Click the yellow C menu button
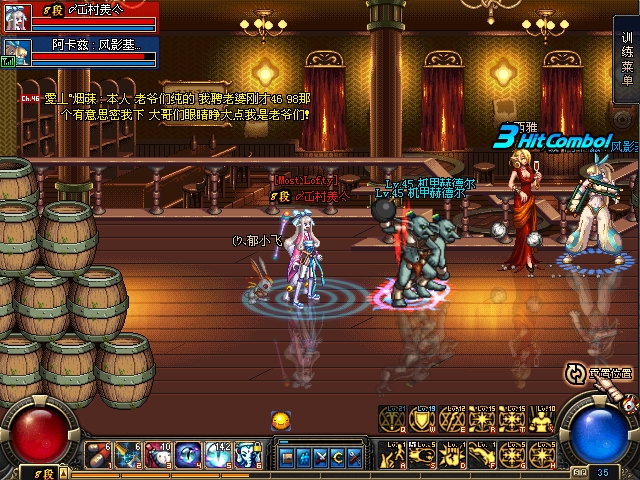The height and width of the screenshot is (480, 640). click(337, 457)
